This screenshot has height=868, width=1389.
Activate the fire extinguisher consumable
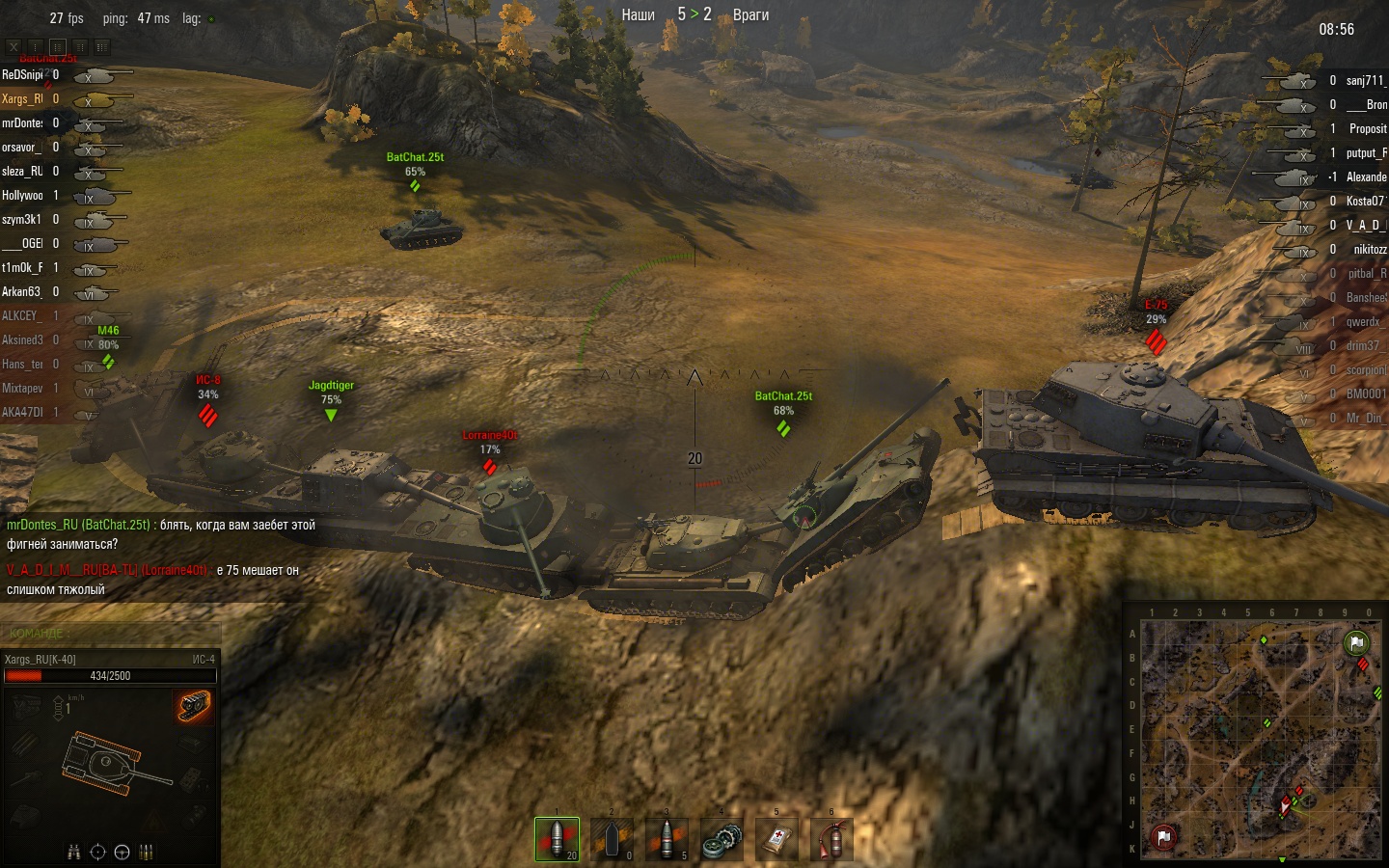[832, 839]
